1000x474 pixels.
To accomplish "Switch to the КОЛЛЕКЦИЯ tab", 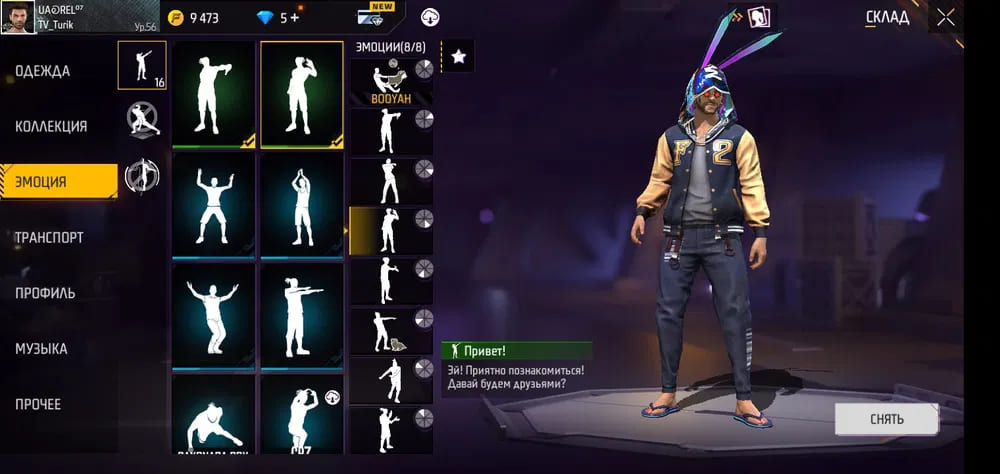I will coord(51,127).
